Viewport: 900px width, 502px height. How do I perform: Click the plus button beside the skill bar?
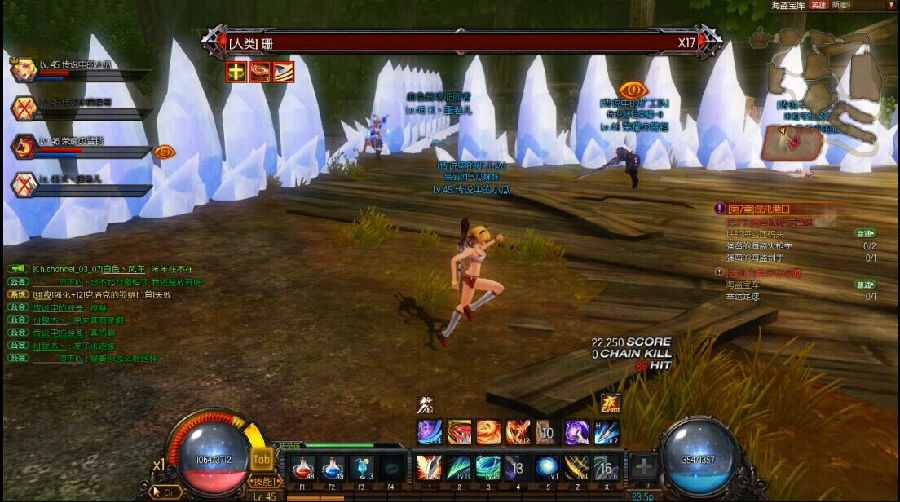coord(642,468)
